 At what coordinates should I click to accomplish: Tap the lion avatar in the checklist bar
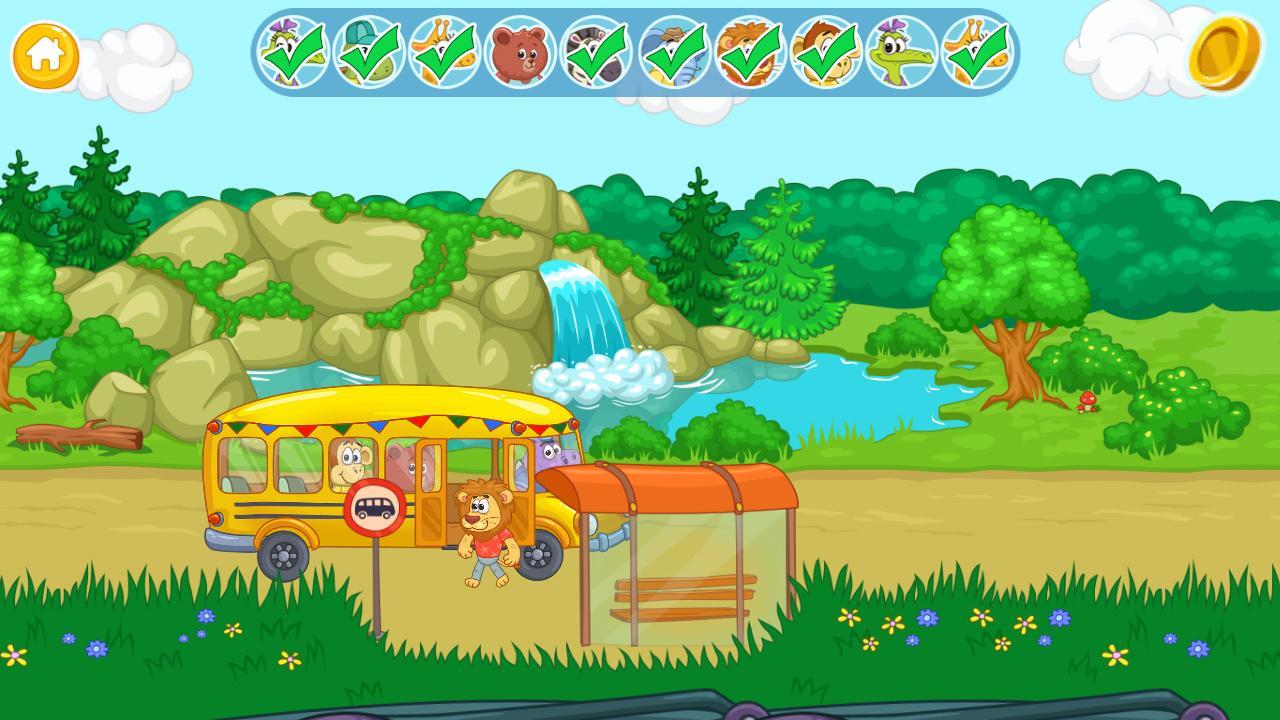click(x=750, y=52)
